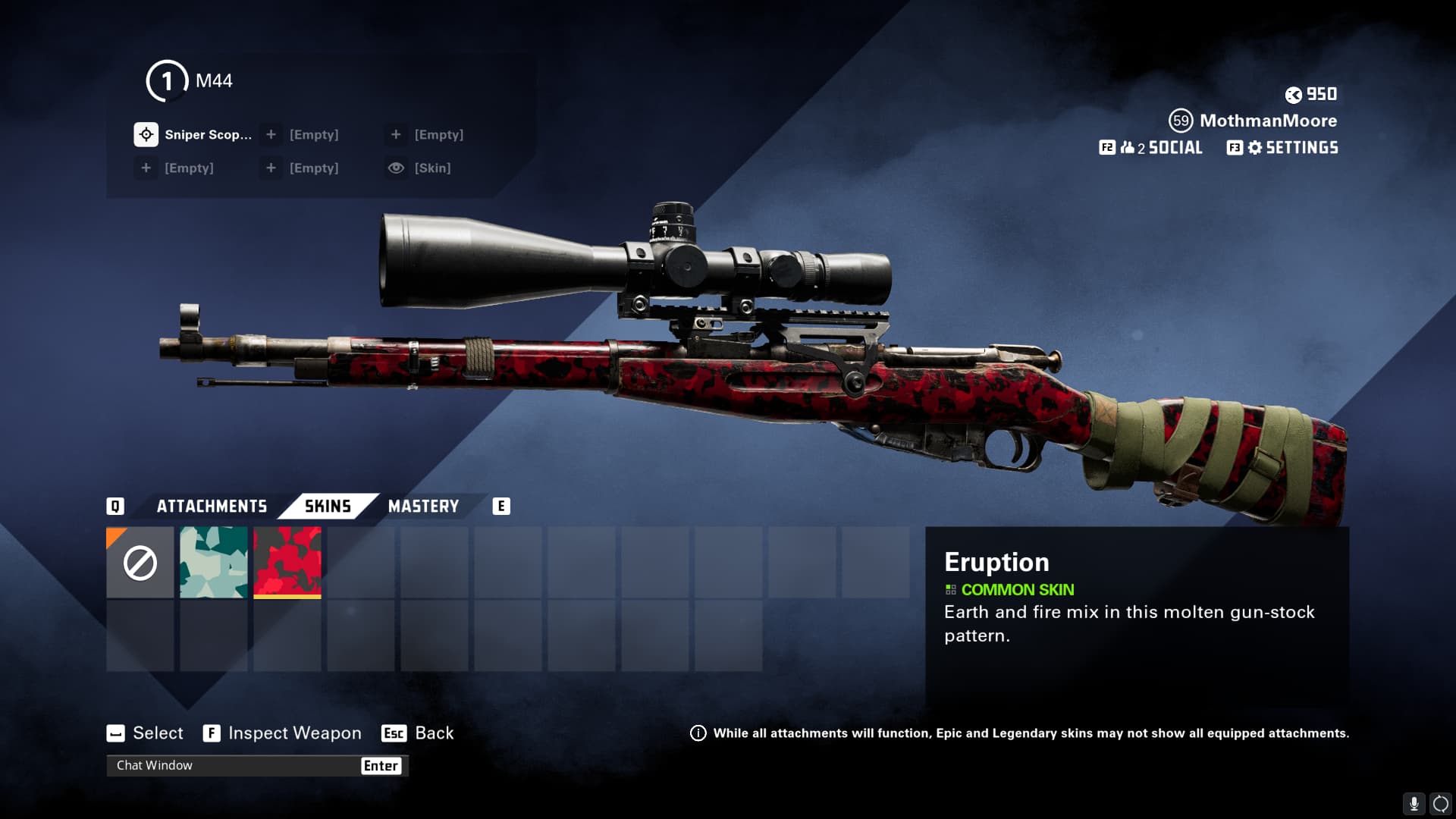Viewport: 1456px width, 819px height.
Task: Pick the red Eruption skin tile
Action: coord(287,563)
